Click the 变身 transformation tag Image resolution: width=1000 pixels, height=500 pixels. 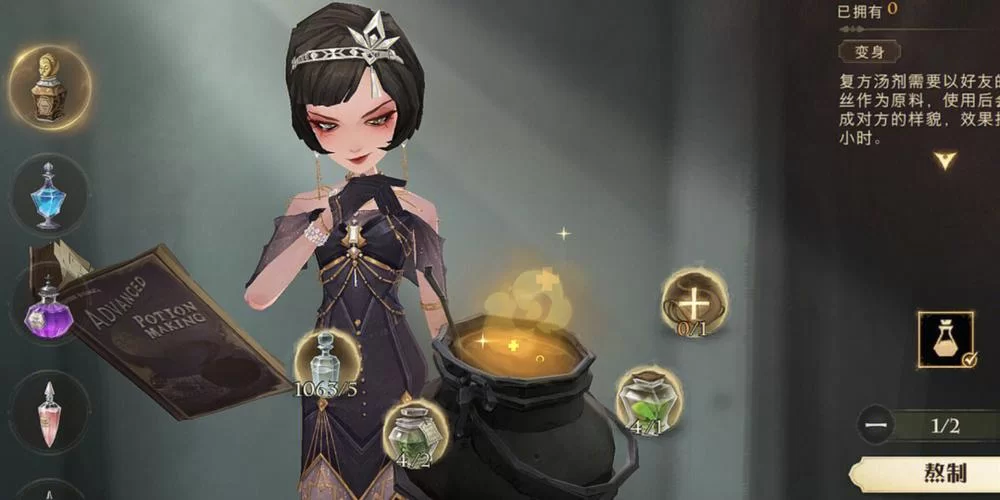[869, 51]
